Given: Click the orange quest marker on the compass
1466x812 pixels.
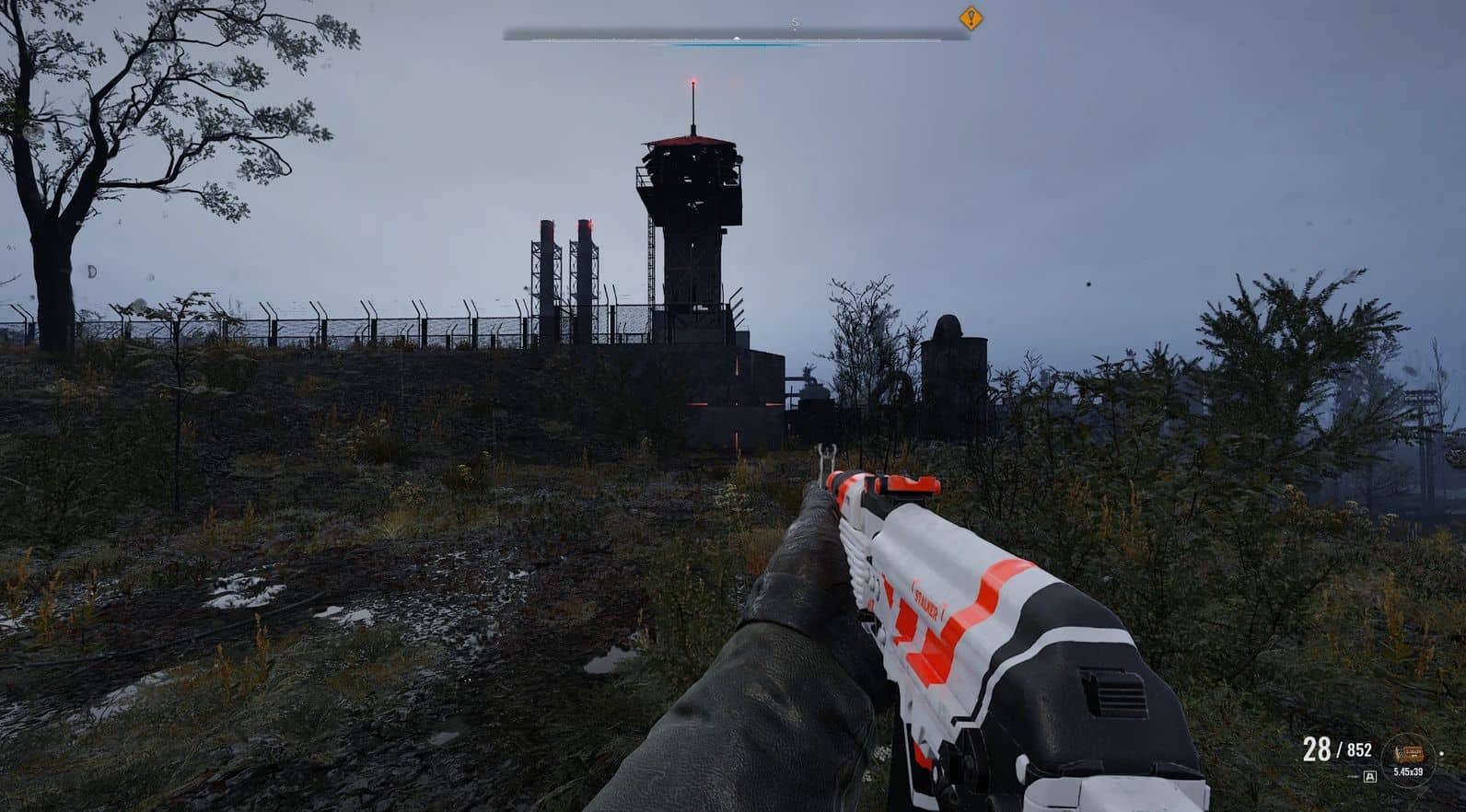Looking at the screenshot, I should [971, 18].
